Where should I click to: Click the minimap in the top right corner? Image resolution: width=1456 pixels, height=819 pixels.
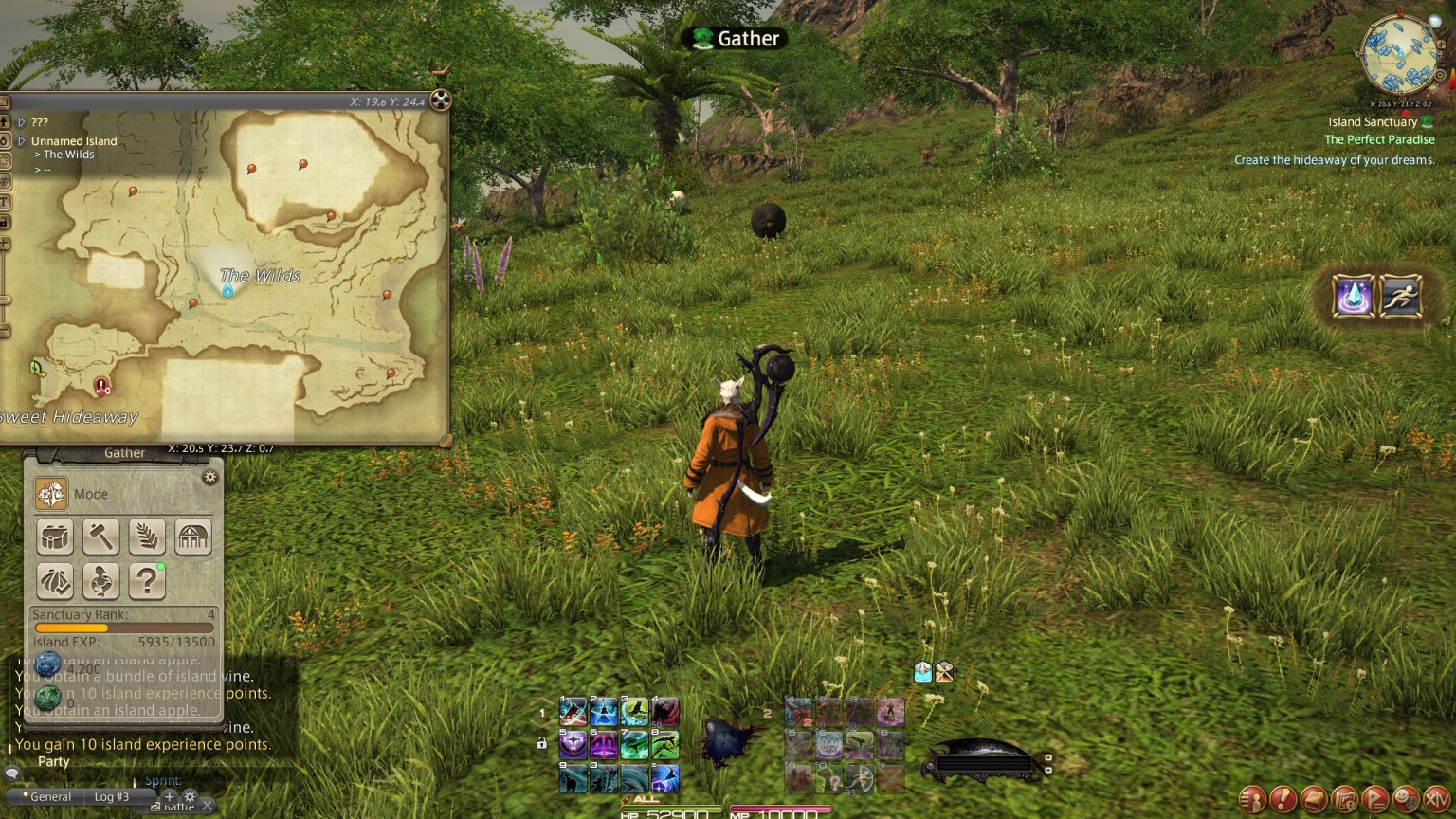pyautogui.click(x=1397, y=54)
